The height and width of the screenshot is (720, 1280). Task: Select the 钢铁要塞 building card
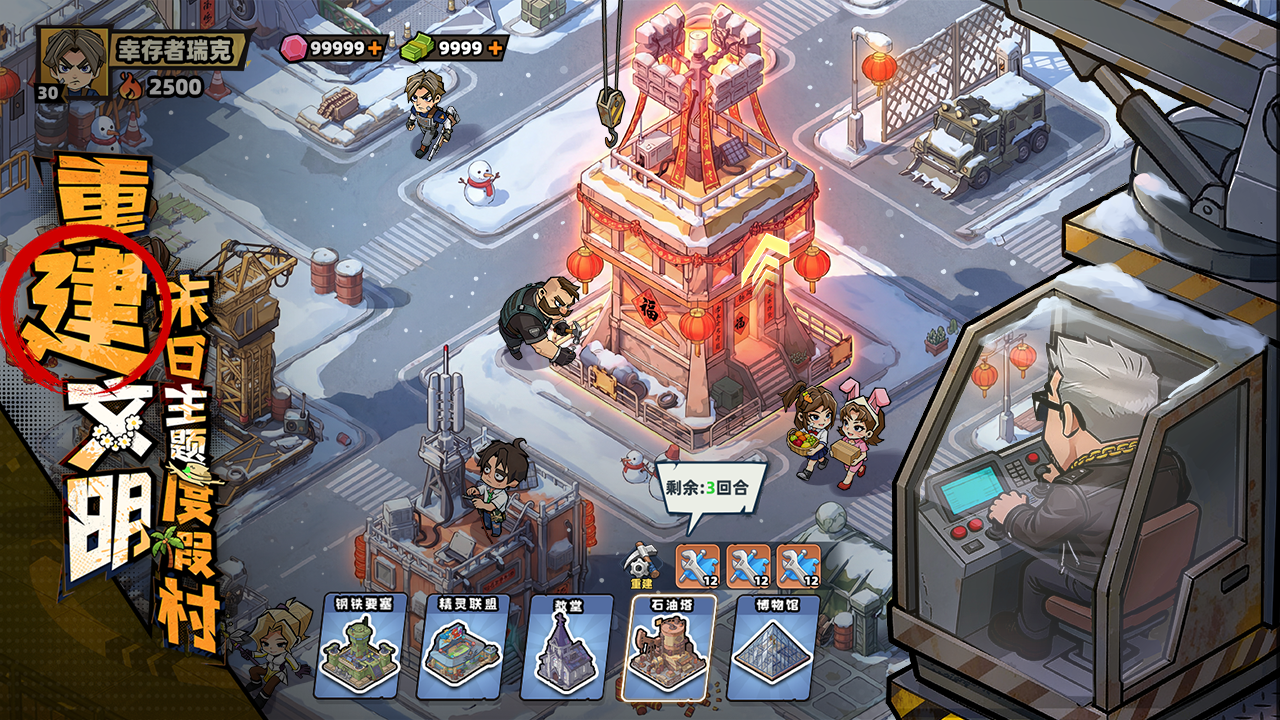[358, 646]
